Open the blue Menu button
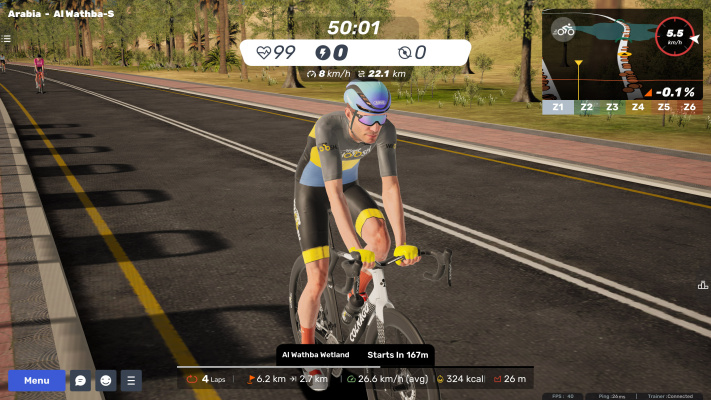This screenshot has width=711, height=400. pyautogui.click(x=37, y=380)
